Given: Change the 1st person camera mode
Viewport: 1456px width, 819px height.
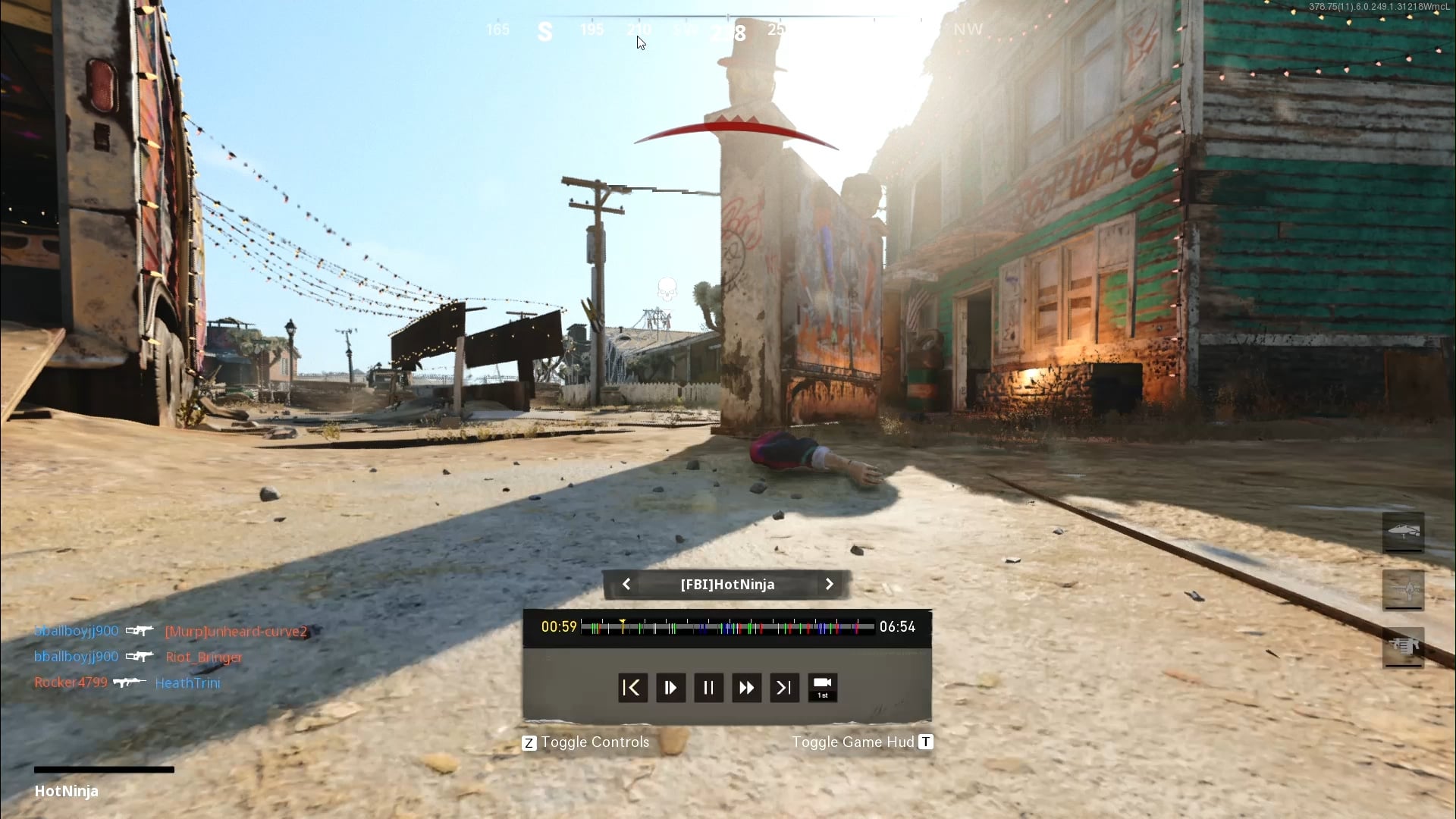Looking at the screenshot, I should 823,688.
